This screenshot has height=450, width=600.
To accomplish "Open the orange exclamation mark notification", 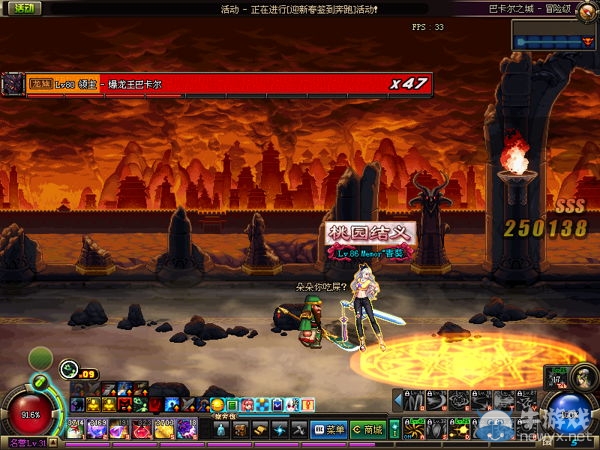I will tap(309, 404).
